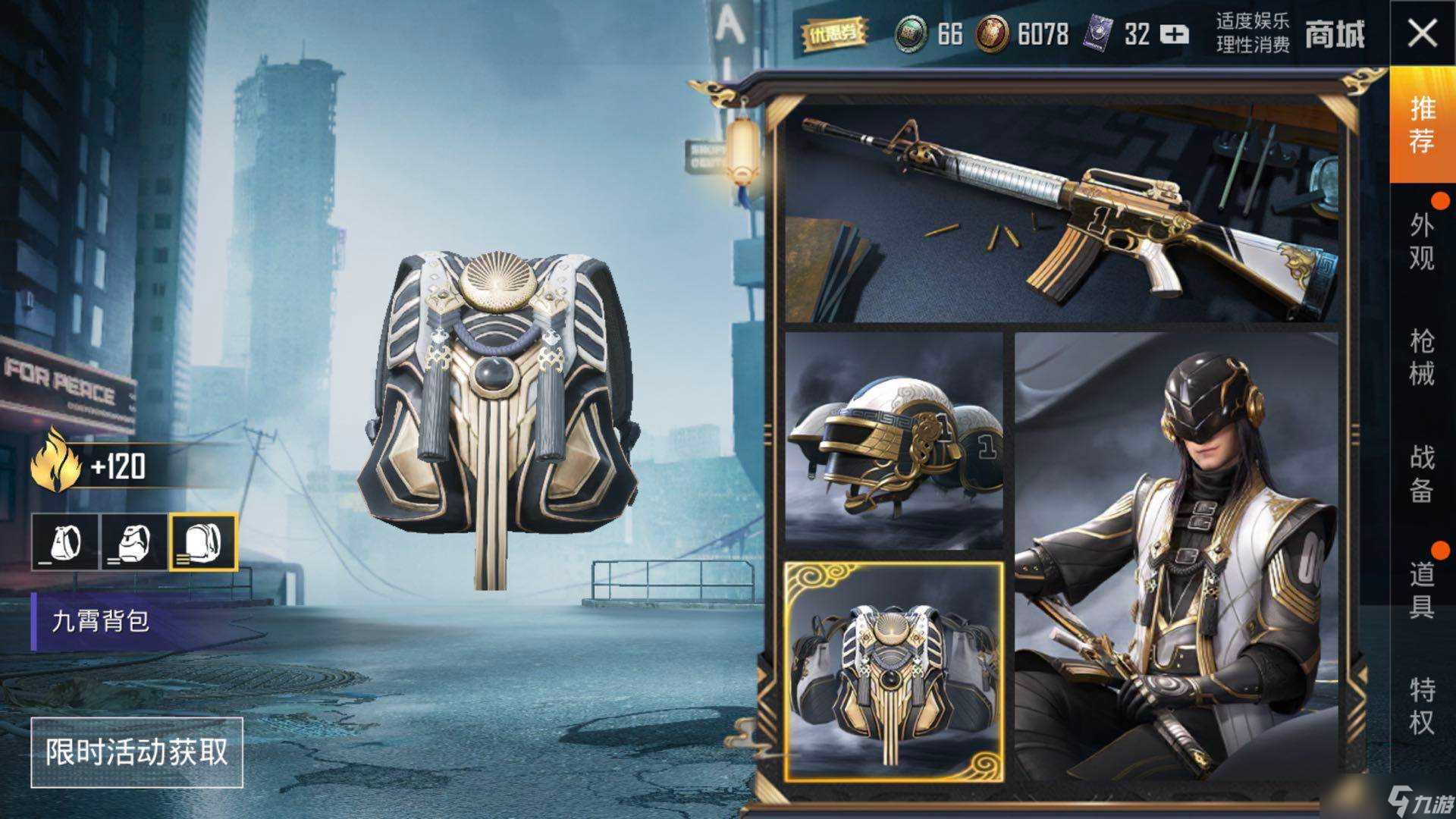The height and width of the screenshot is (819, 1456).
Task: Select the 枪械 category tab
Action: (x=1422, y=357)
